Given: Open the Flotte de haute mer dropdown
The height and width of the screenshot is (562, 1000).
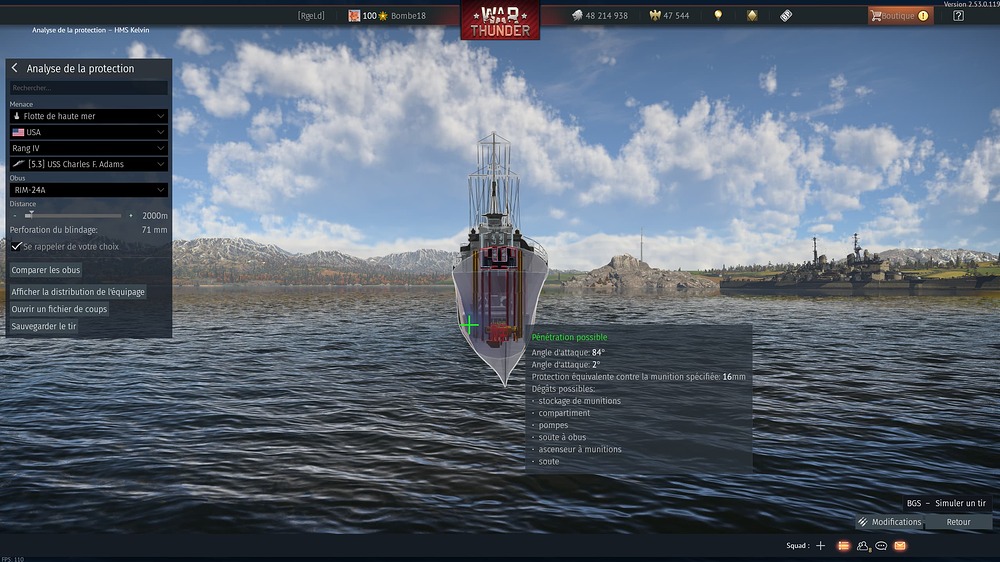Looking at the screenshot, I should coord(88,116).
